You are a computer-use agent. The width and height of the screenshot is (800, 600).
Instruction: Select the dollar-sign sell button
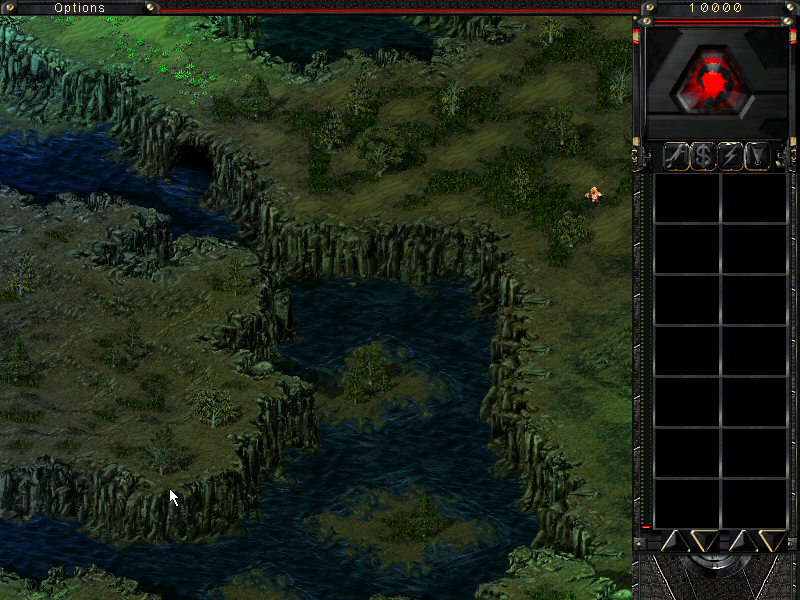coord(704,156)
